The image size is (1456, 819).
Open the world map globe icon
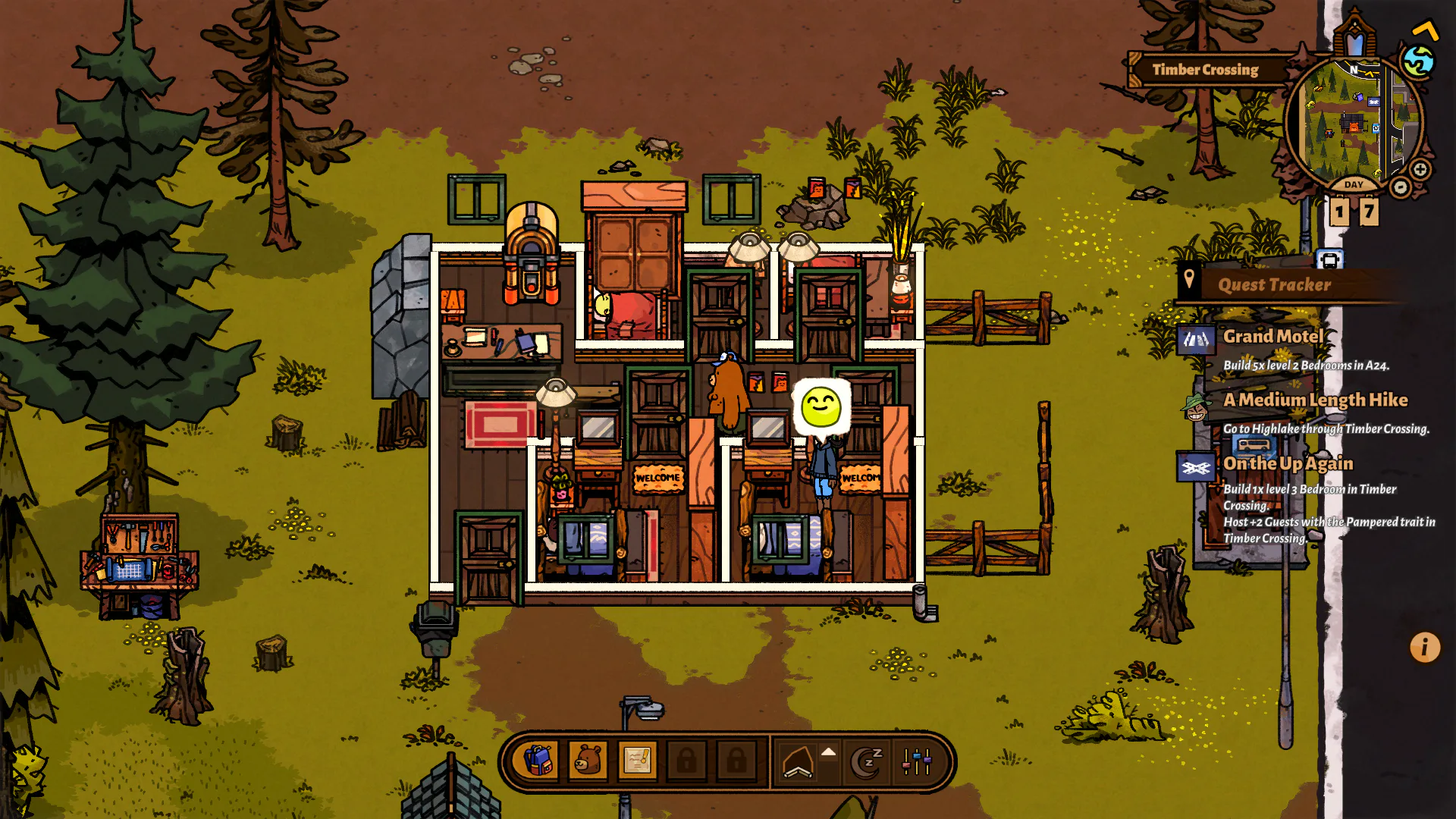click(1417, 61)
